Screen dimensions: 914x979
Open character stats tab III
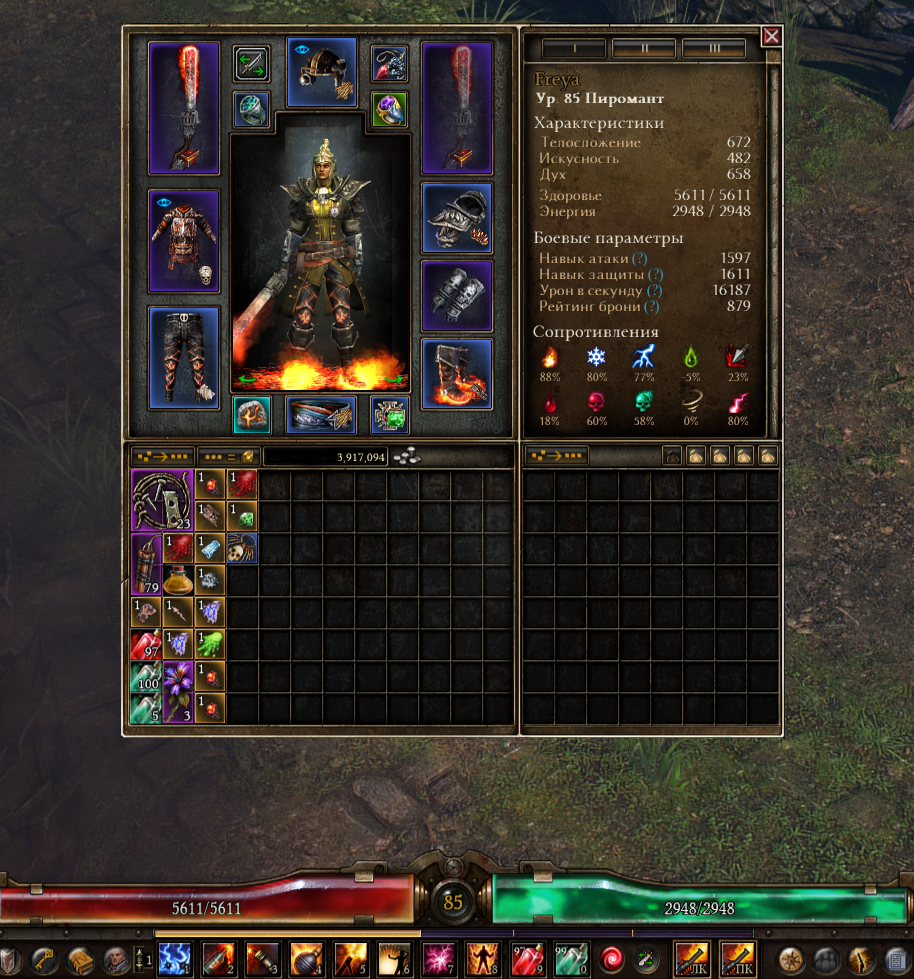coord(714,49)
